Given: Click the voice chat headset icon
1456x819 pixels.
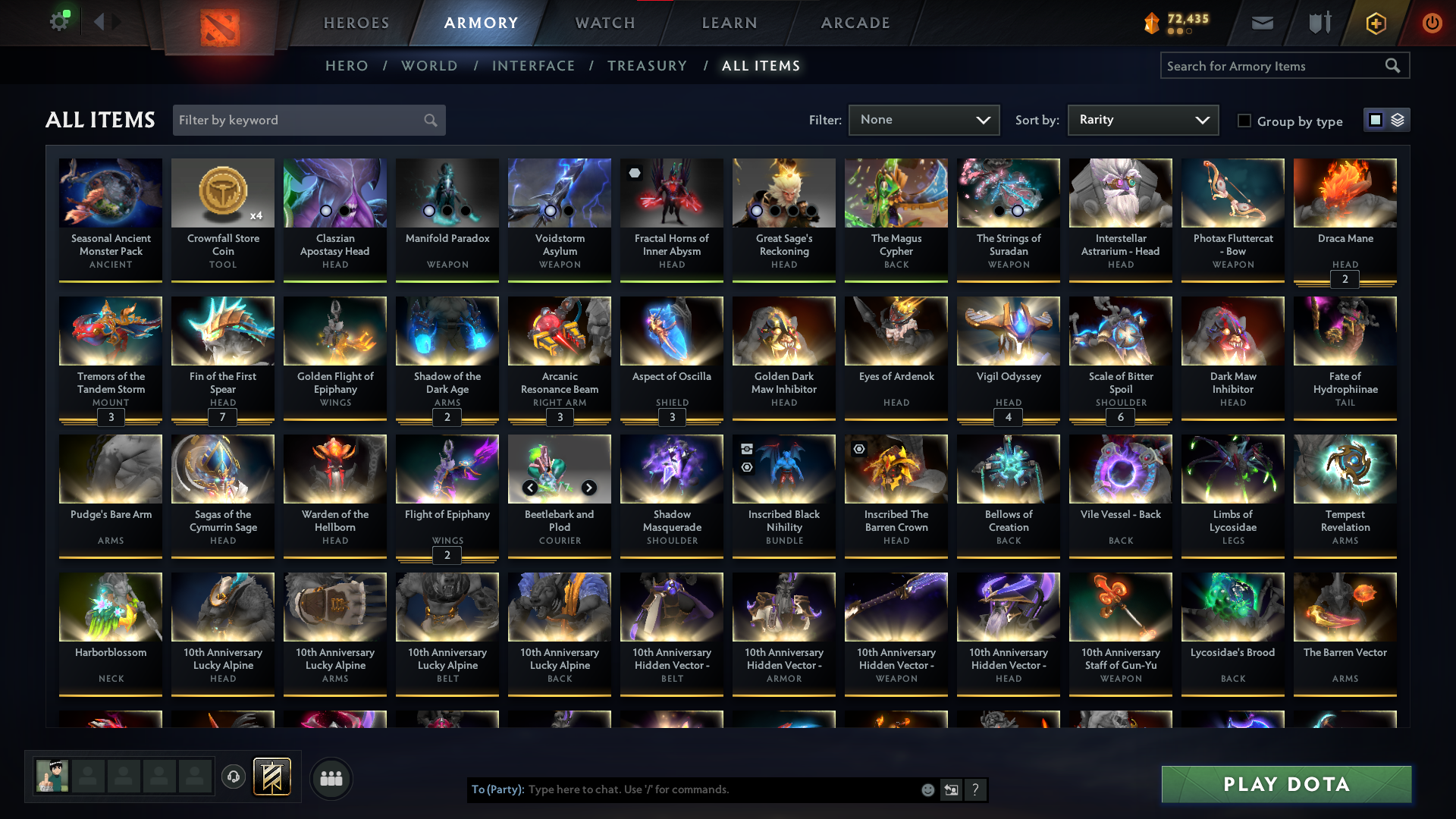Looking at the screenshot, I should 234,777.
